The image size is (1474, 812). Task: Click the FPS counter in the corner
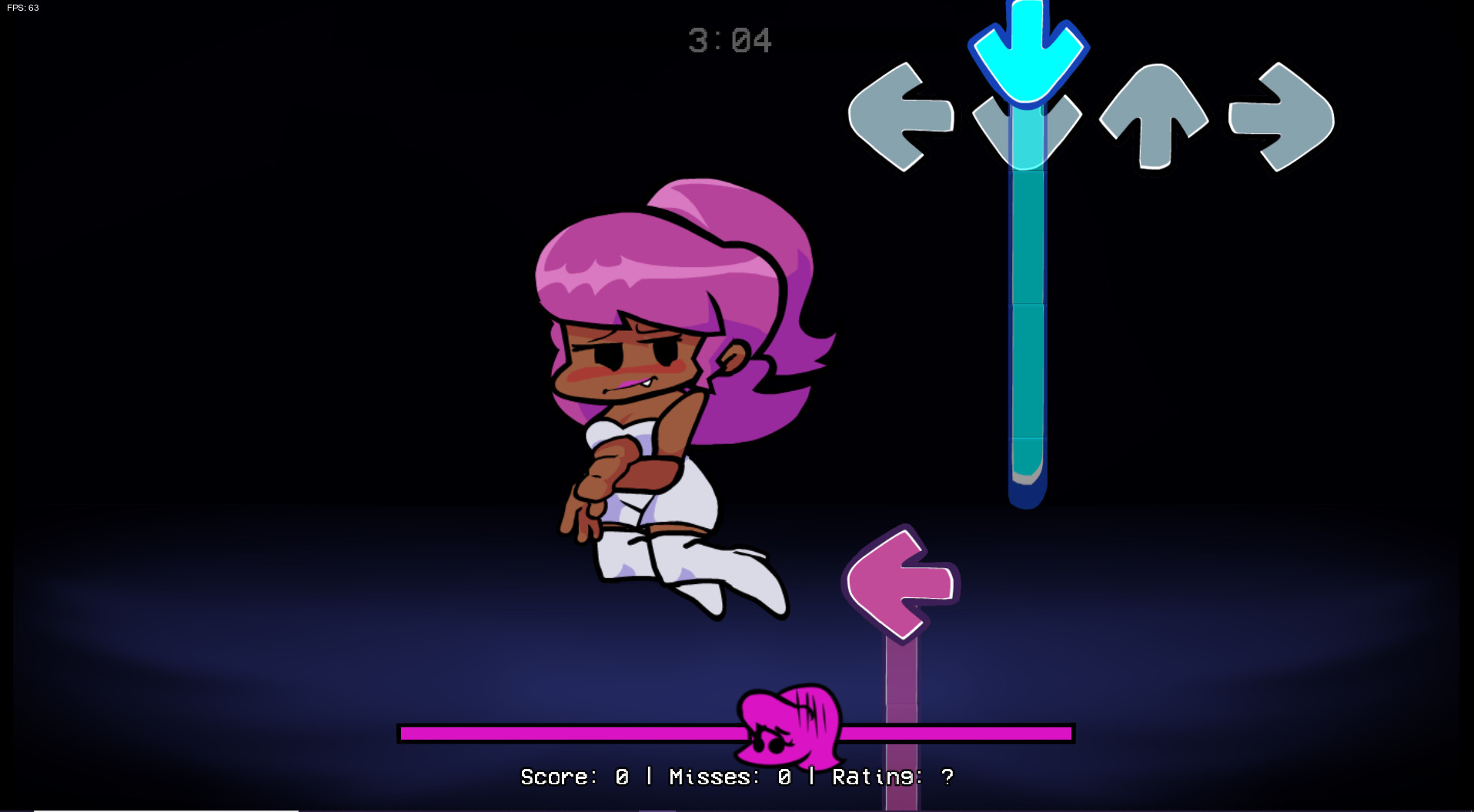pos(23,10)
